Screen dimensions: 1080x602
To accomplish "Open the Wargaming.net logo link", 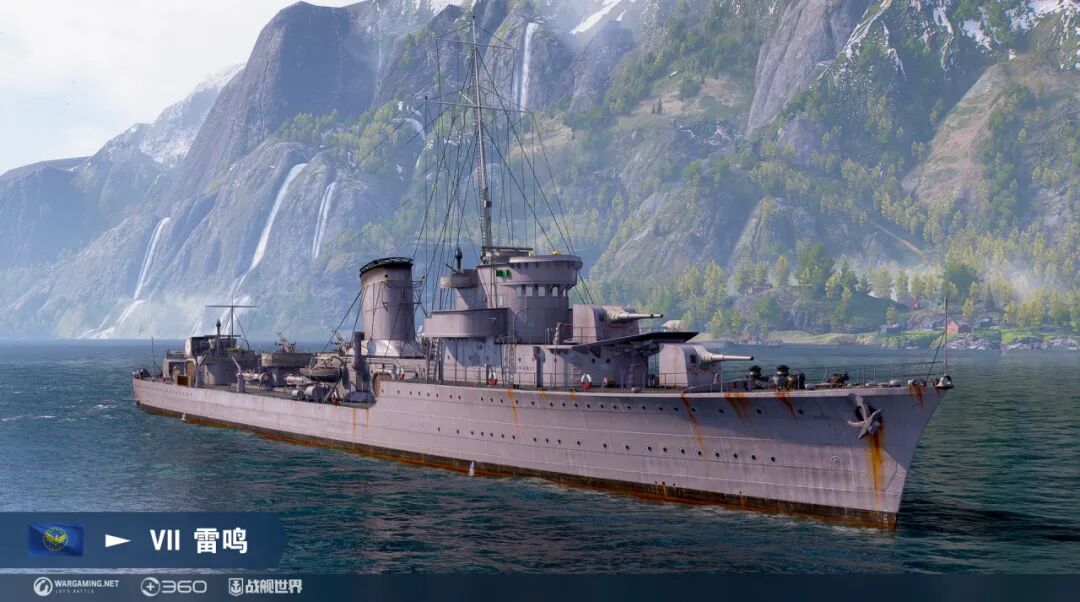I will [x=76, y=586].
